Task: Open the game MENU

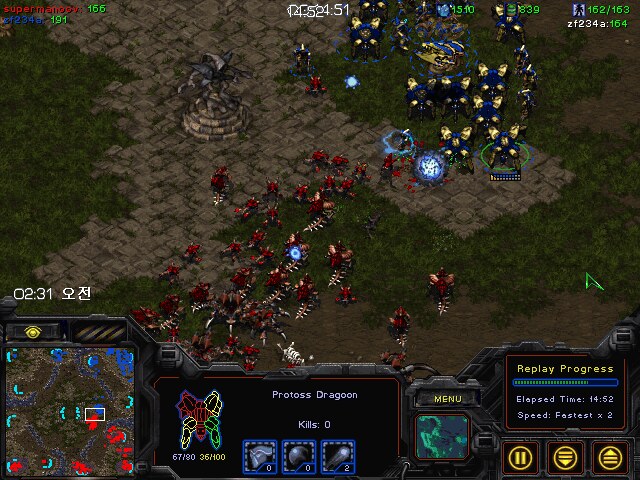Action: click(447, 399)
